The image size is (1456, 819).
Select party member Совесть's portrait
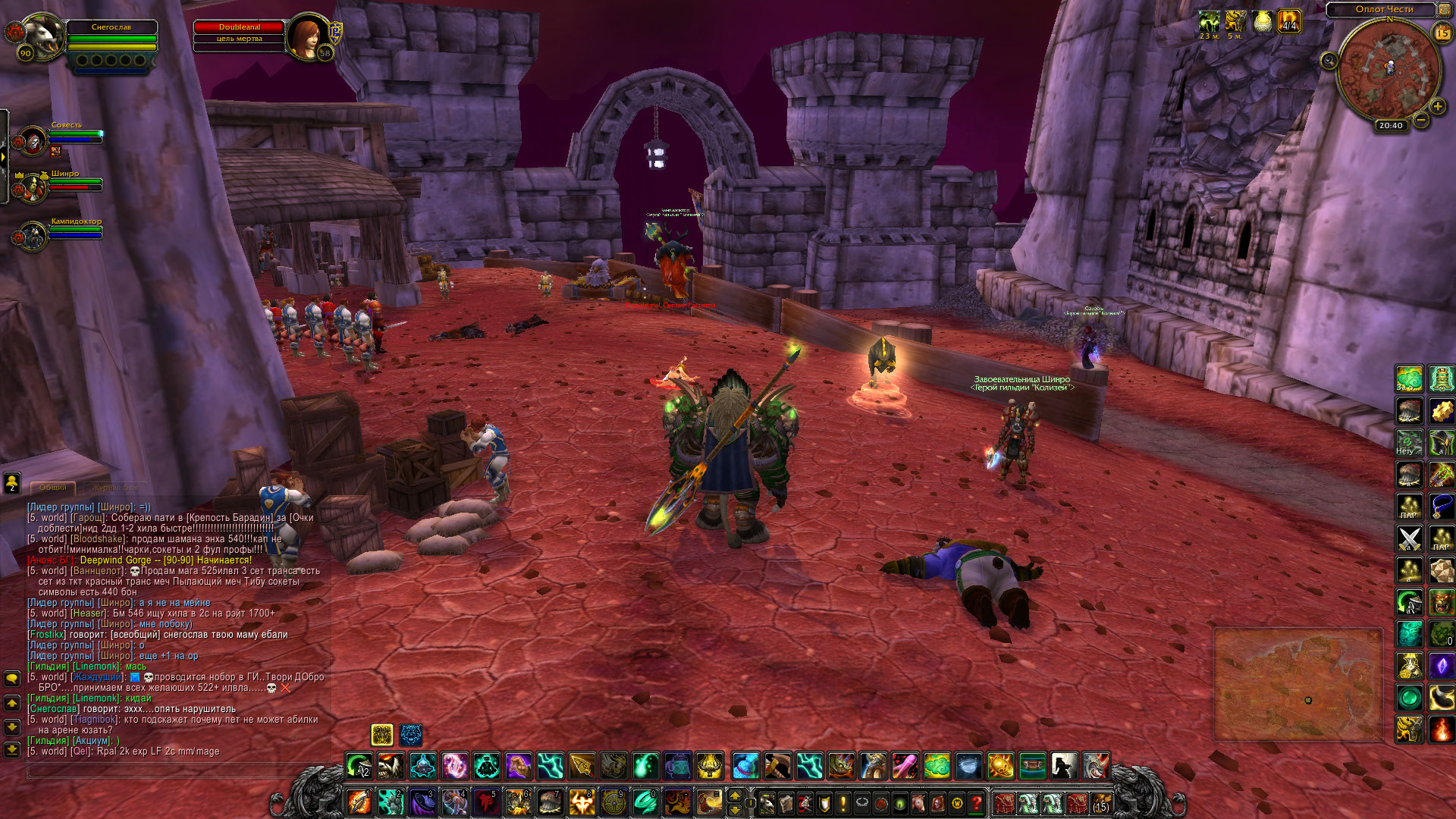pyautogui.click(x=32, y=141)
